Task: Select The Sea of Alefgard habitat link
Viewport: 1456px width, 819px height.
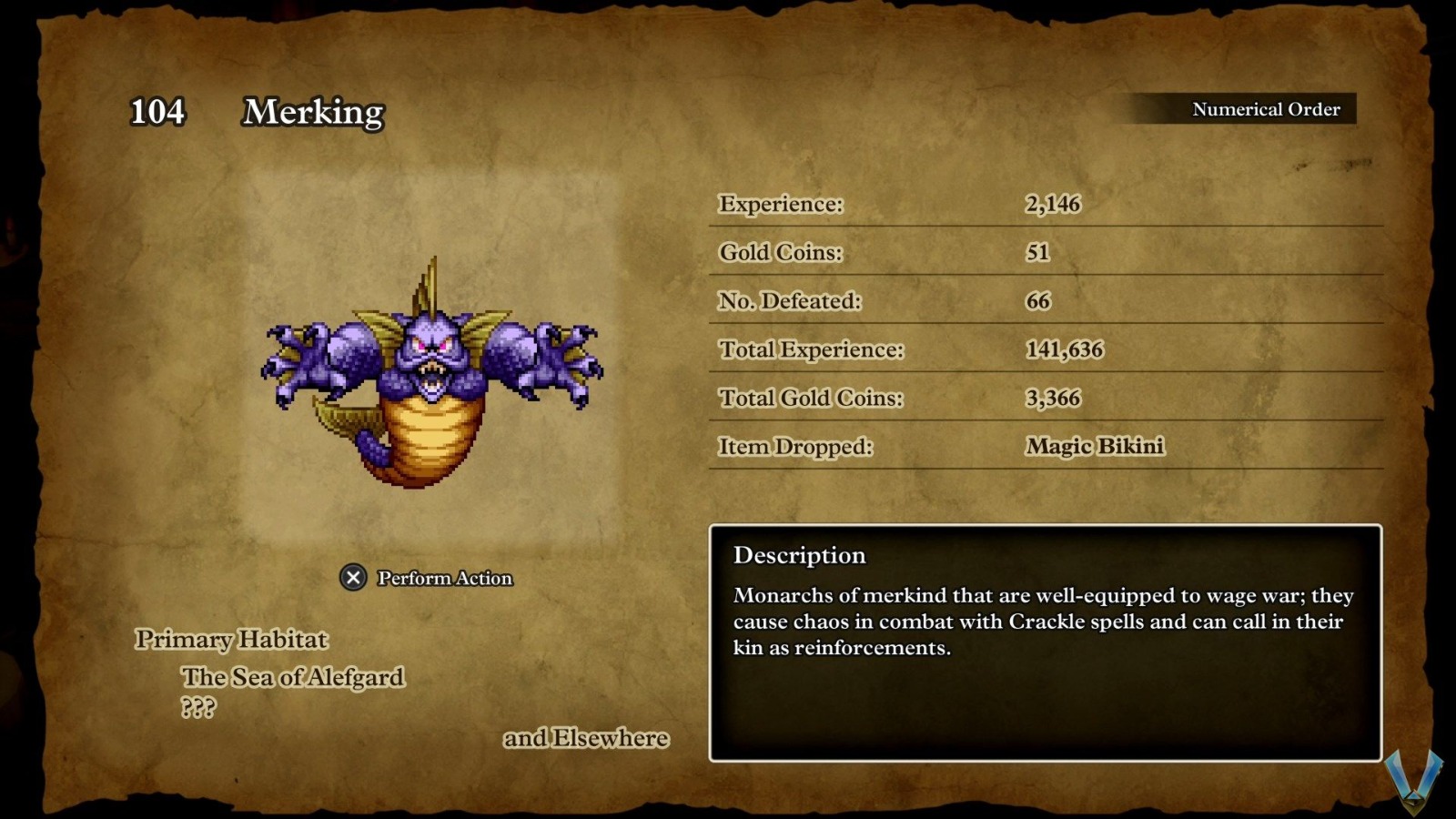Action: click(293, 677)
